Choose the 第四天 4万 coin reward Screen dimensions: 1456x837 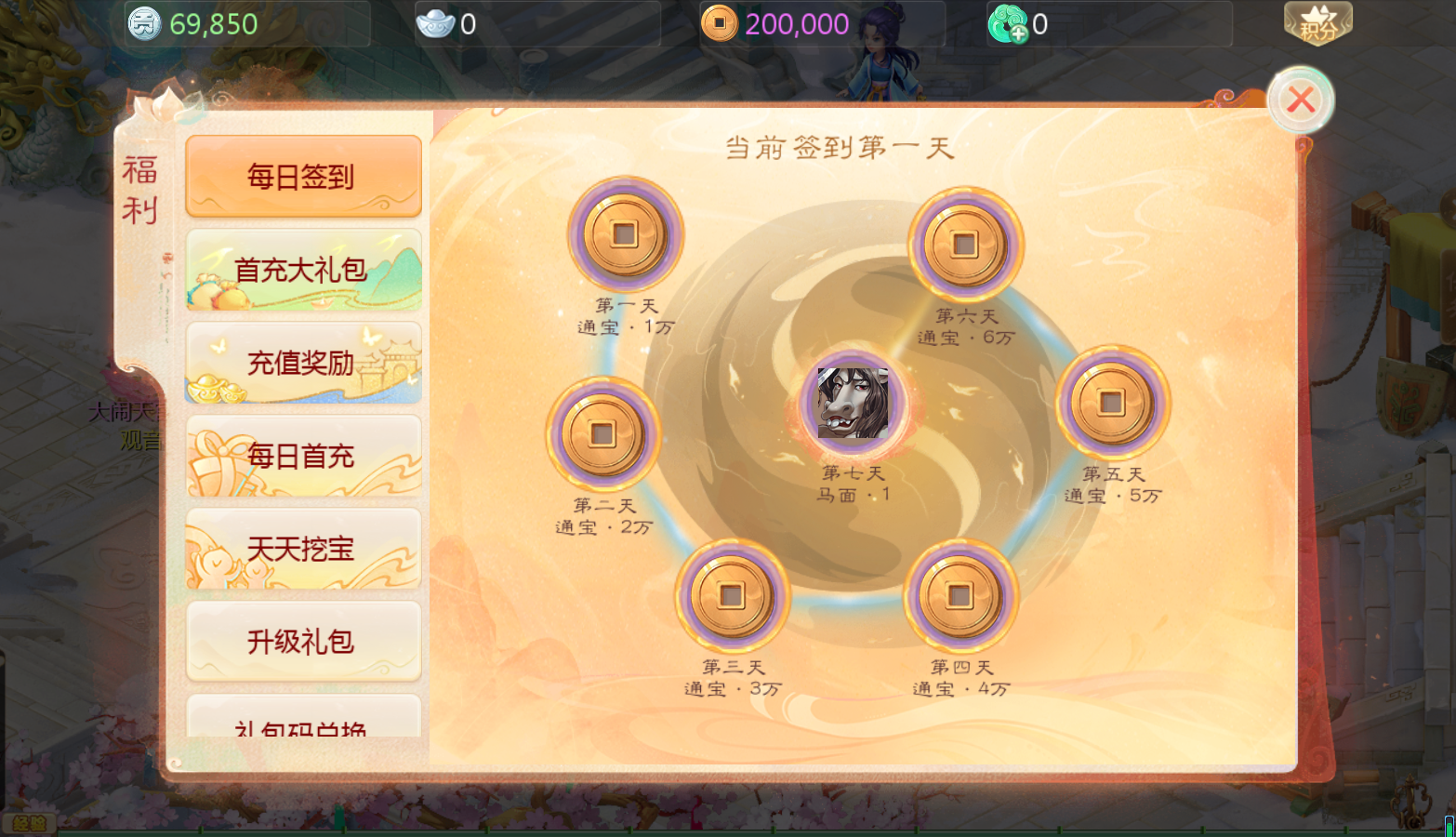pyautogui.click(x=960, y=596)
